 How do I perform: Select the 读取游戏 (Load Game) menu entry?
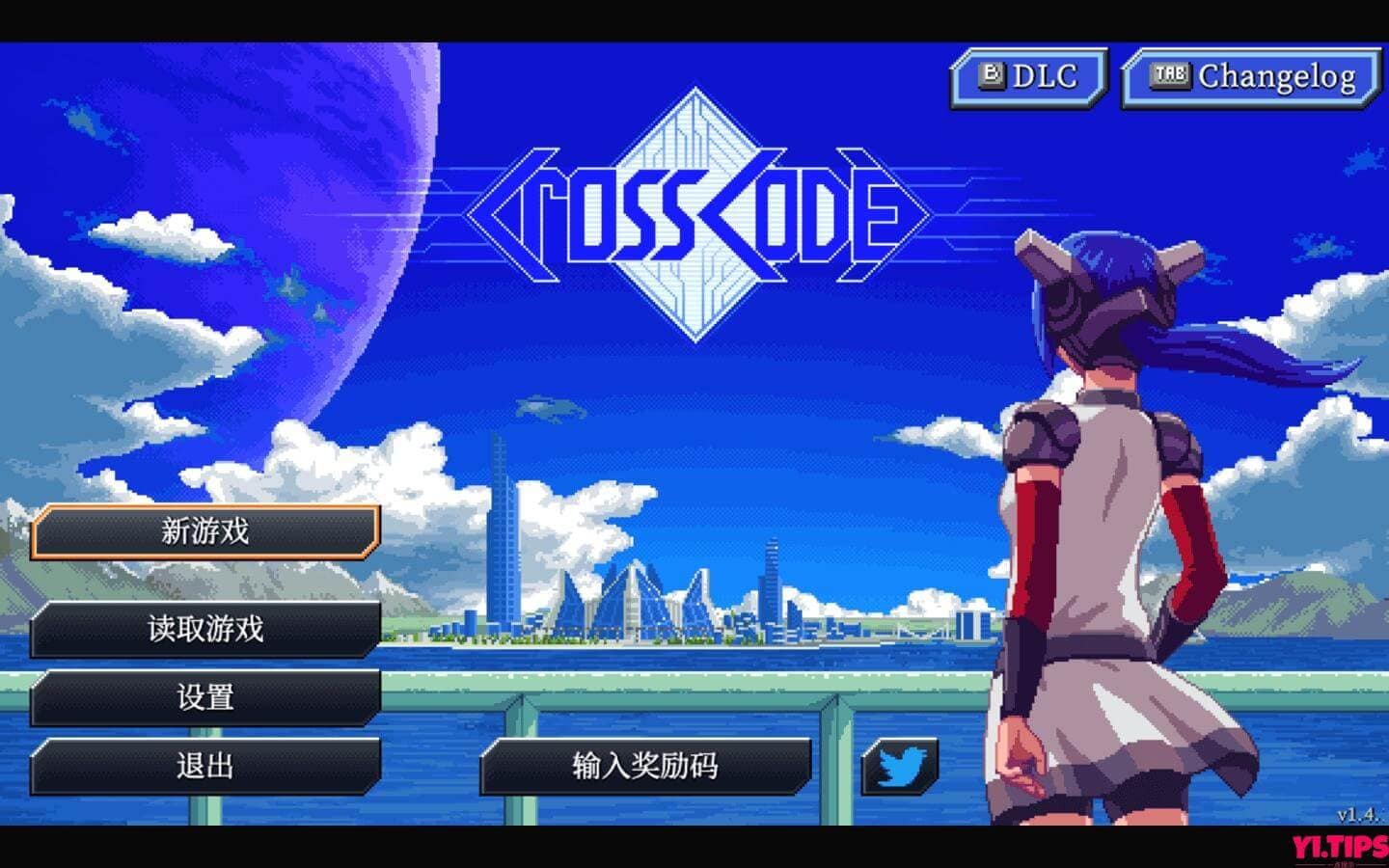pos(205,629)
